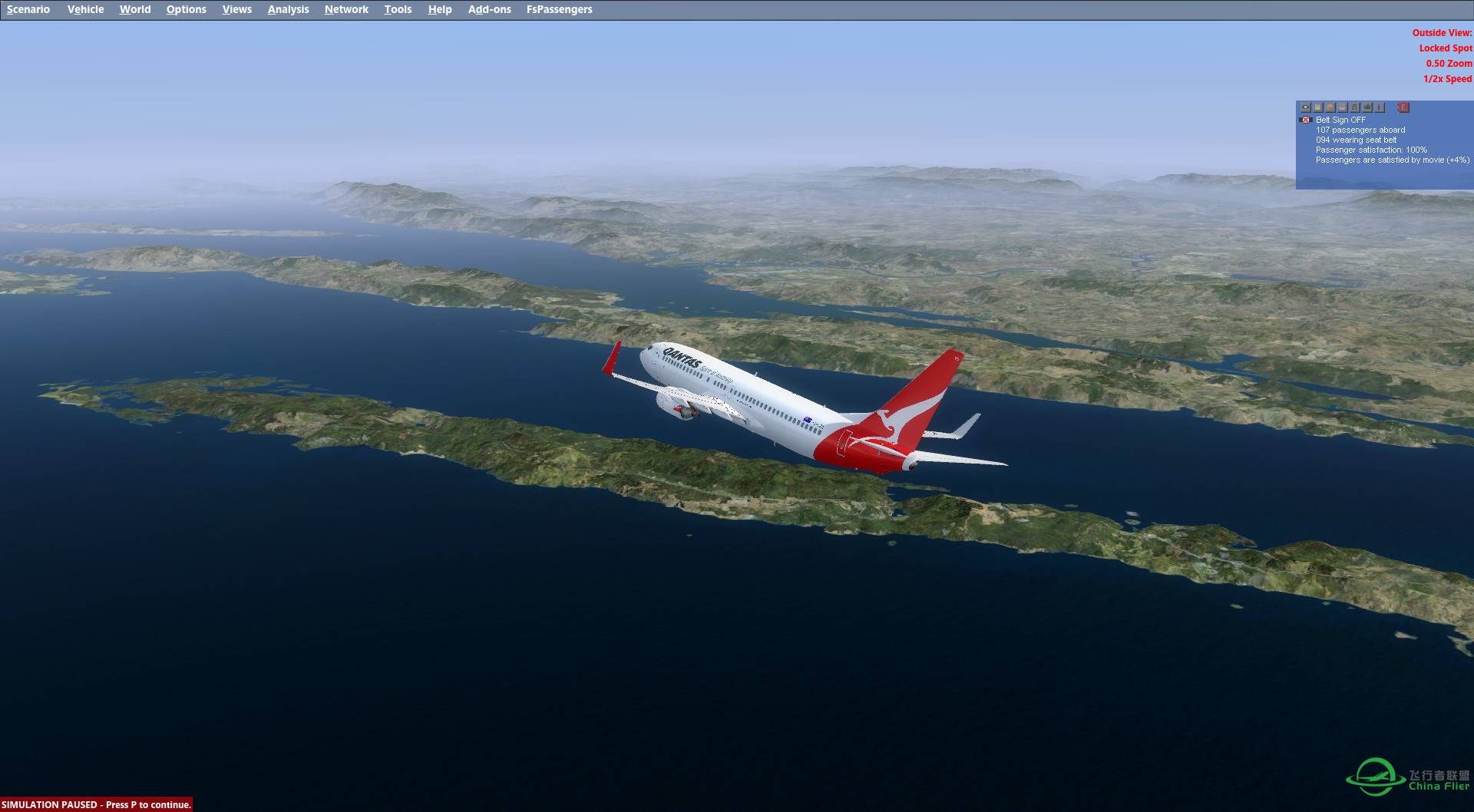Open the FsPassengers menu
The height and width of the screenshot is (812, 1474).
coord(559,9)
